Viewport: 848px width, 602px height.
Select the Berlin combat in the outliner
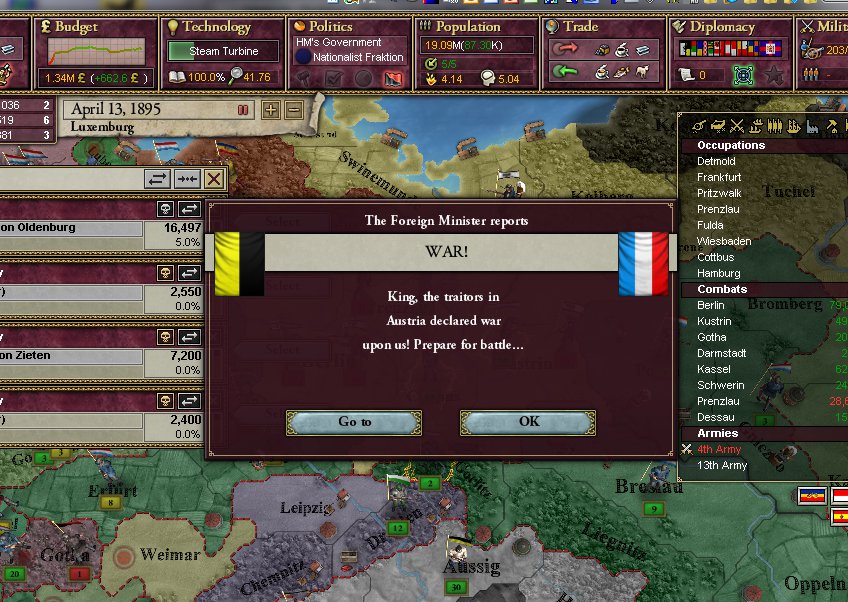[711, 305]
